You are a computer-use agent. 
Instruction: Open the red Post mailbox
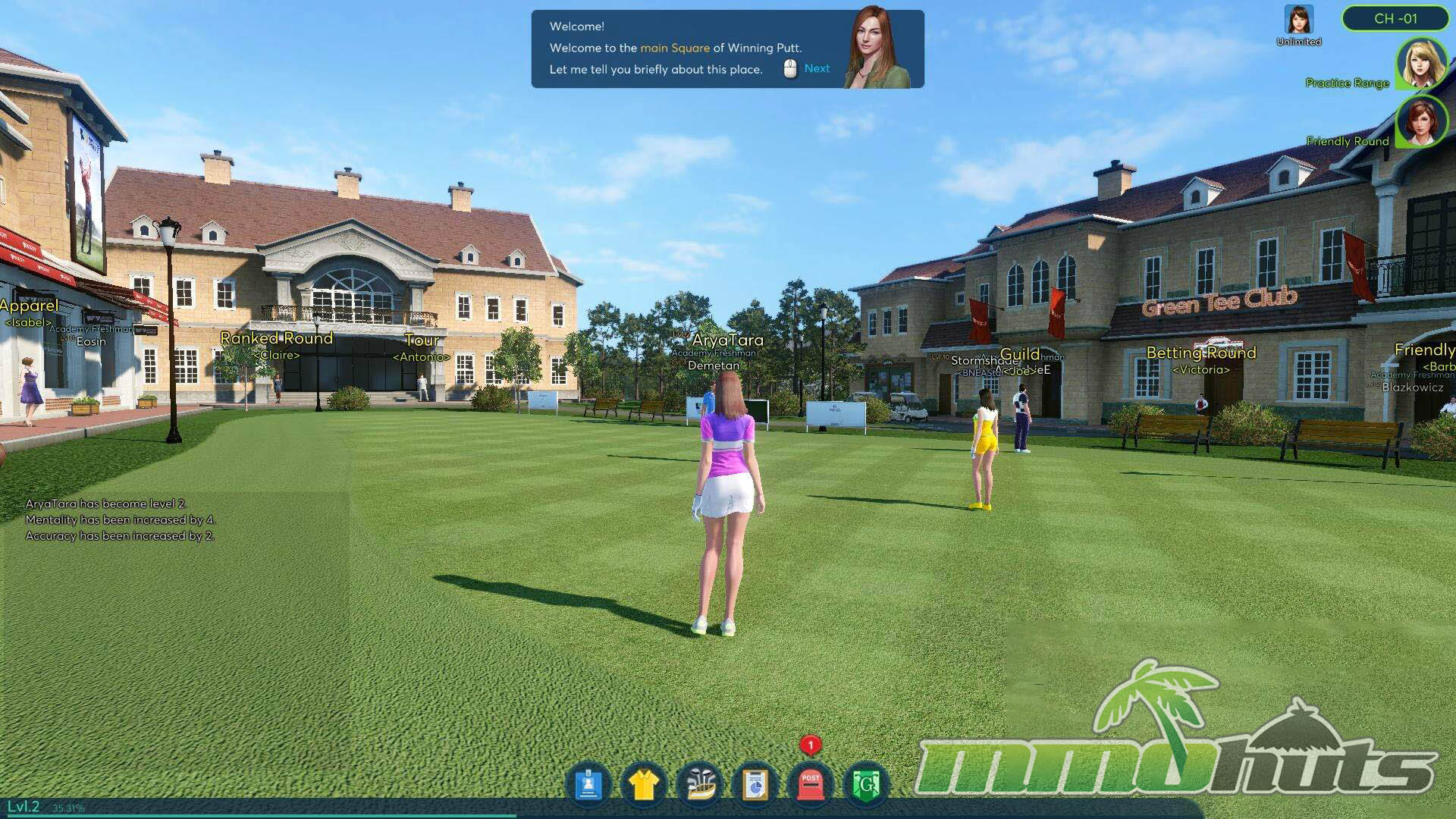click(x=811, y=785)
